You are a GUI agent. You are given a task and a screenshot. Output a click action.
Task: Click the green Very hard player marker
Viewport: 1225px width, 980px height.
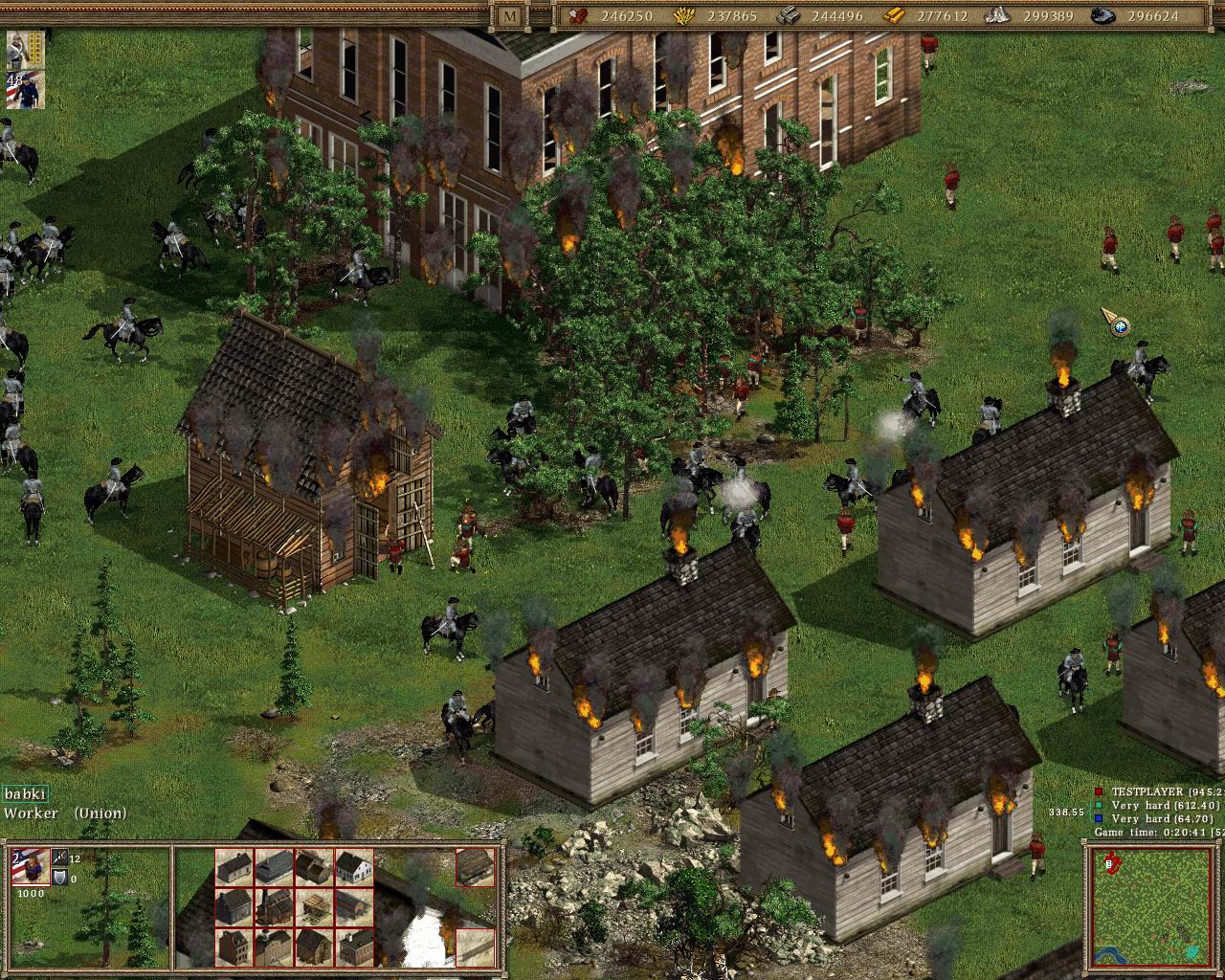(x=1097, y=806)
